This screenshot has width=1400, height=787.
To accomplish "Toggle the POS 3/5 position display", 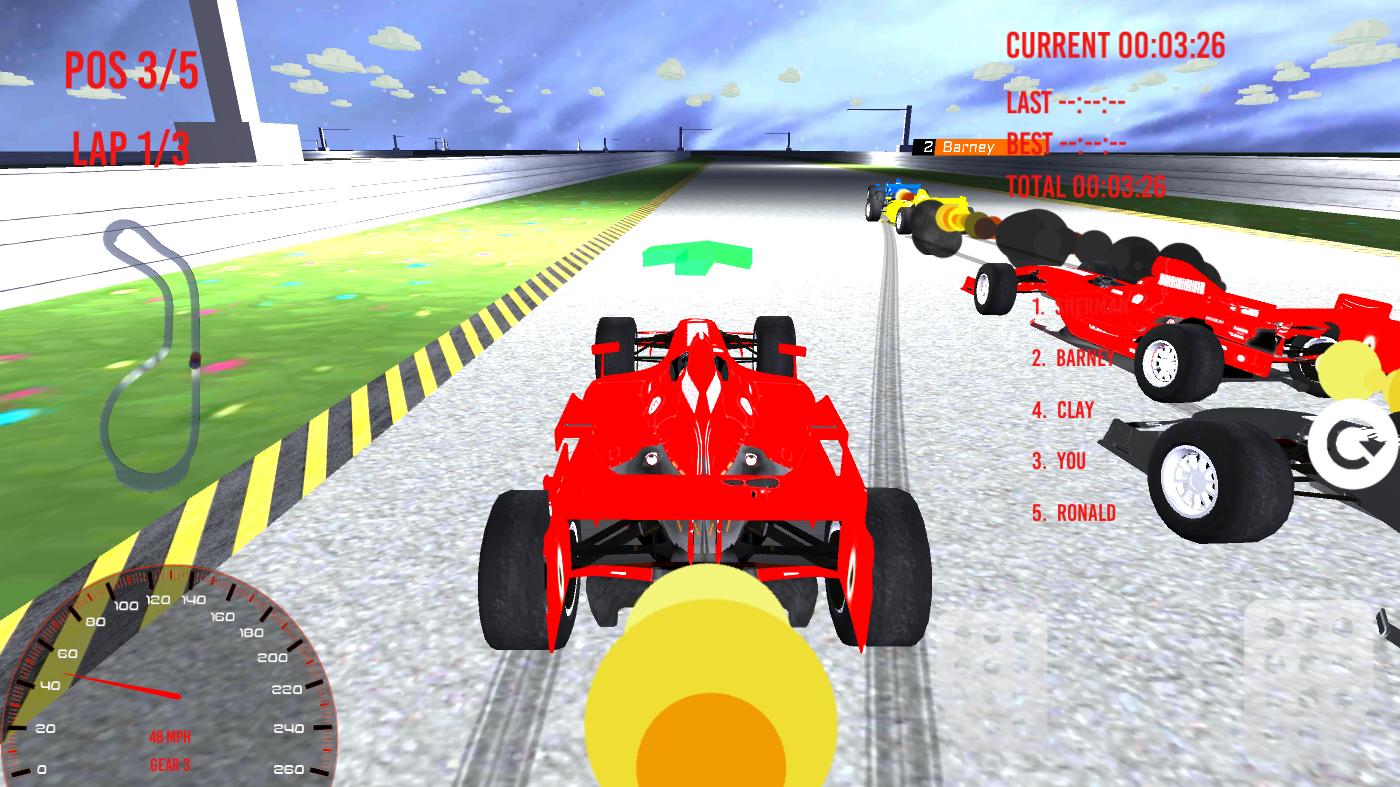I will pyautogui.click(x=130, y=70).
